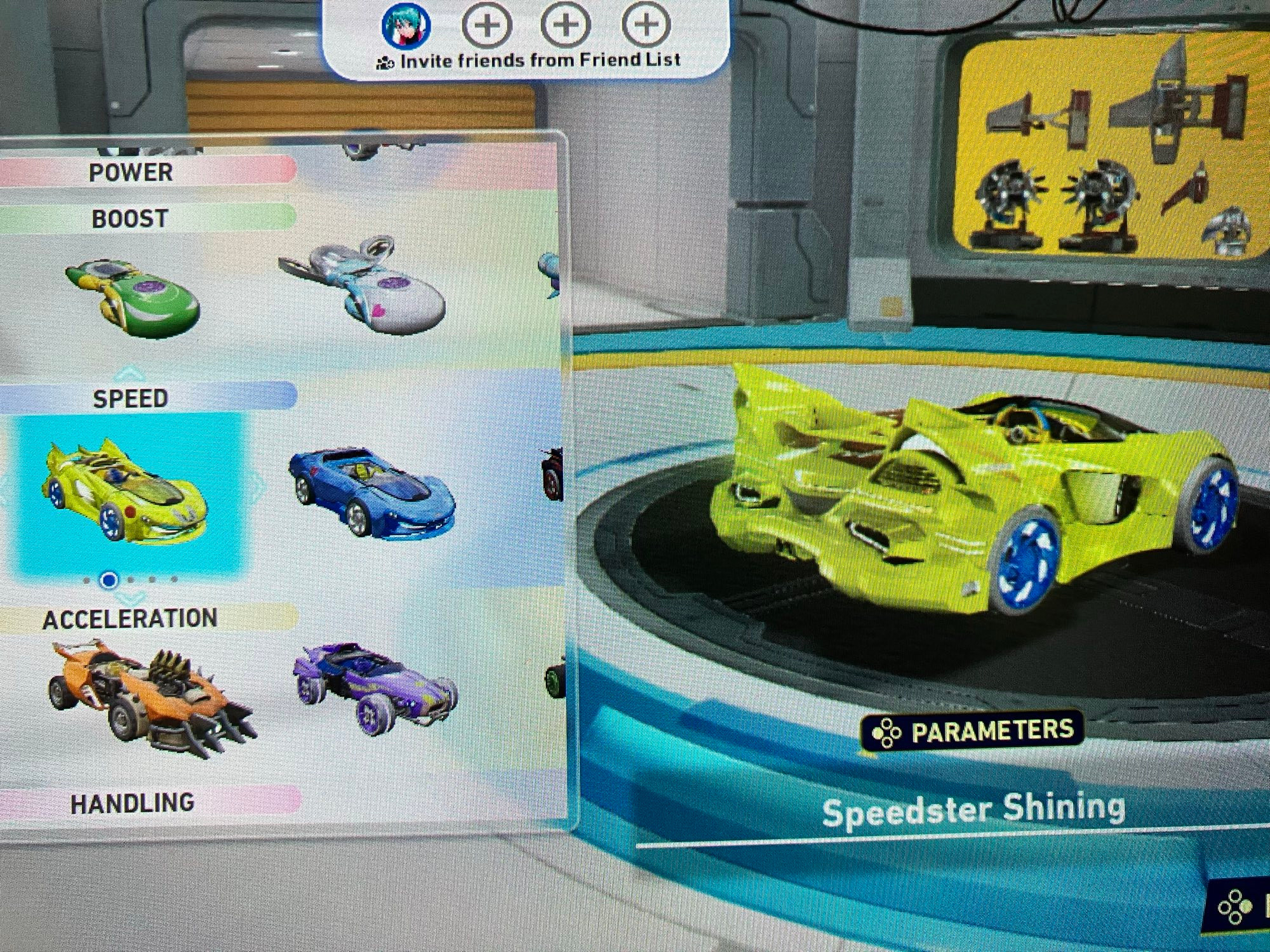Image resolution: width=1270 pixels, height=952 pixels.
Task: Switch to the Speed category header
Action: click(131, 398)
